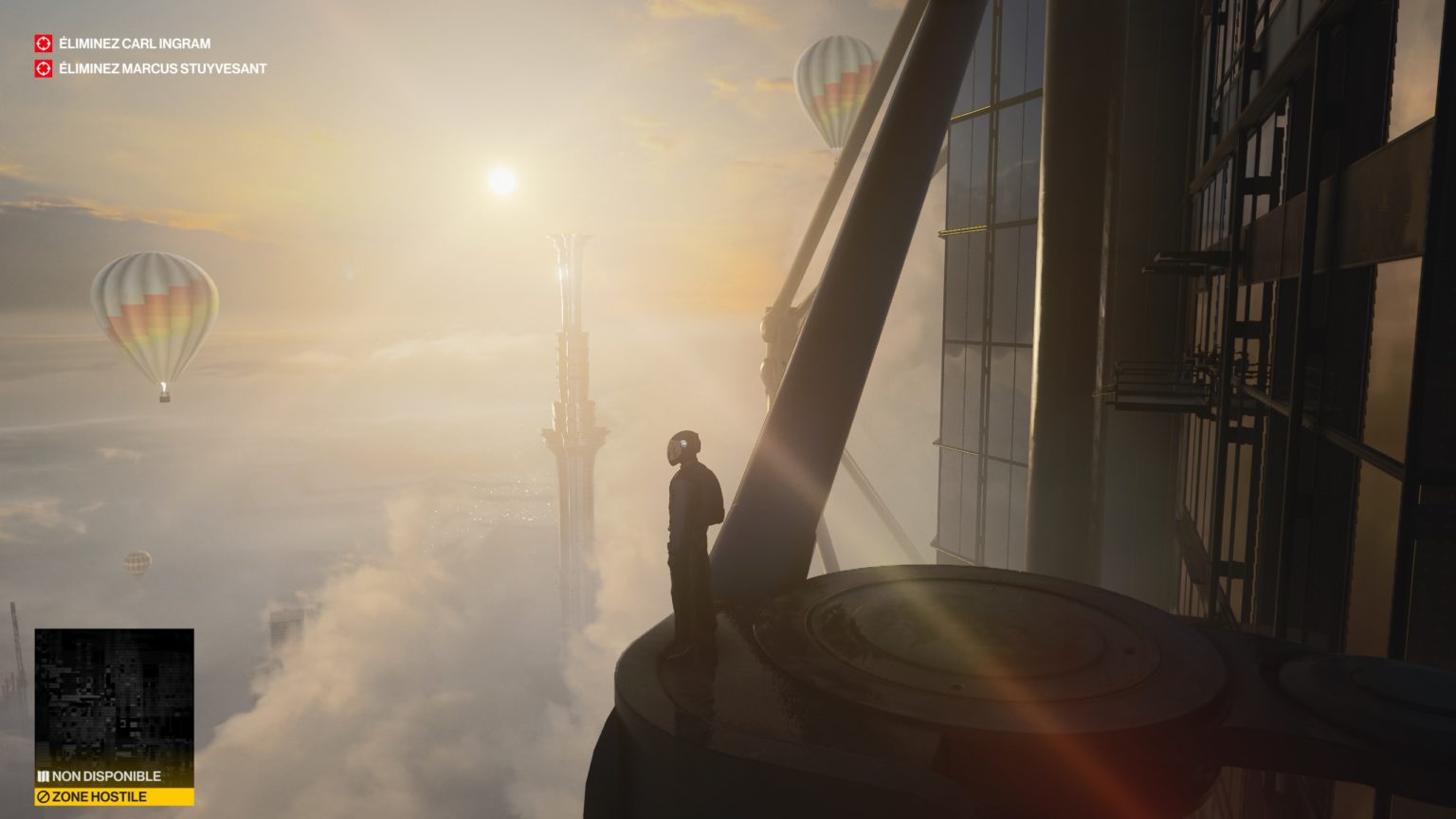Click the target icon beside Marcus Stuyvesant objective
The image size is (1456, 819).
pos(41,68)
